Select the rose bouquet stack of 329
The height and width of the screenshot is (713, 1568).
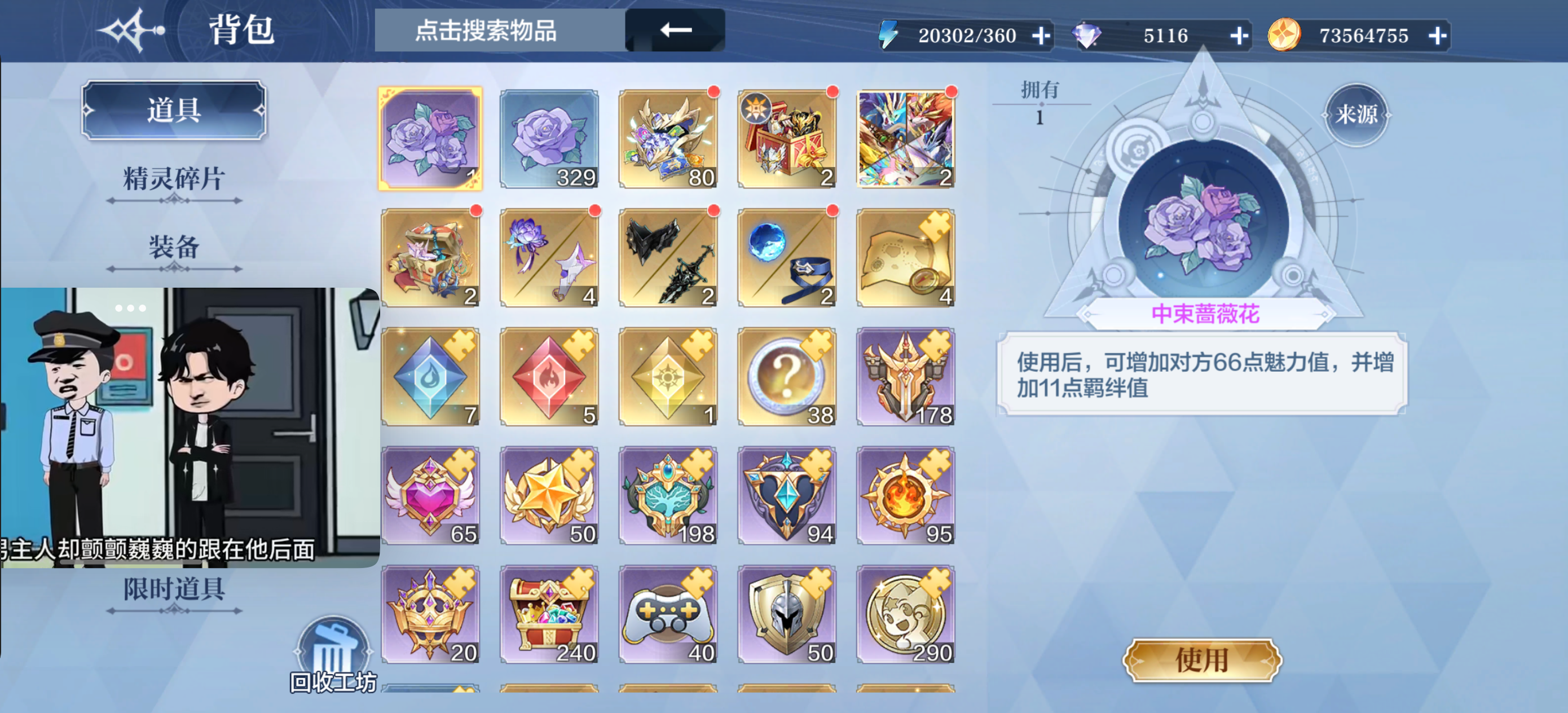point(548,138)
